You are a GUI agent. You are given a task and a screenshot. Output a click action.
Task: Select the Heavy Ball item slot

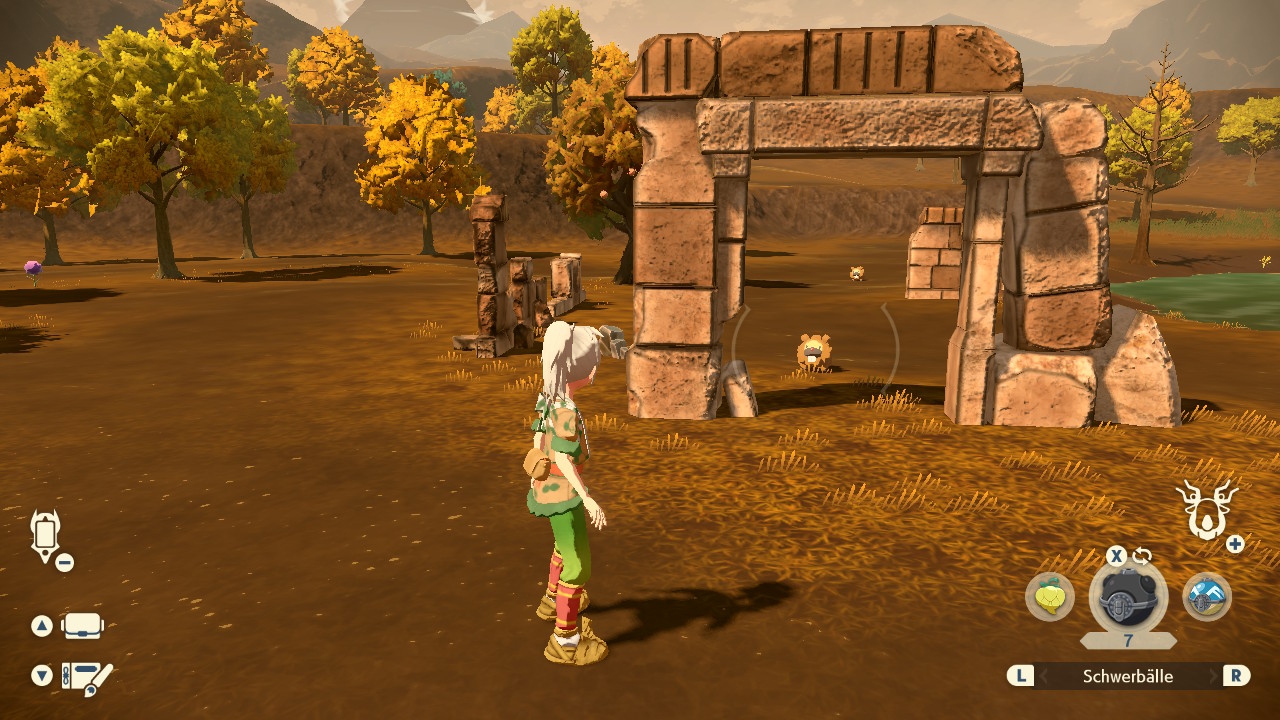coord(1128,597)
